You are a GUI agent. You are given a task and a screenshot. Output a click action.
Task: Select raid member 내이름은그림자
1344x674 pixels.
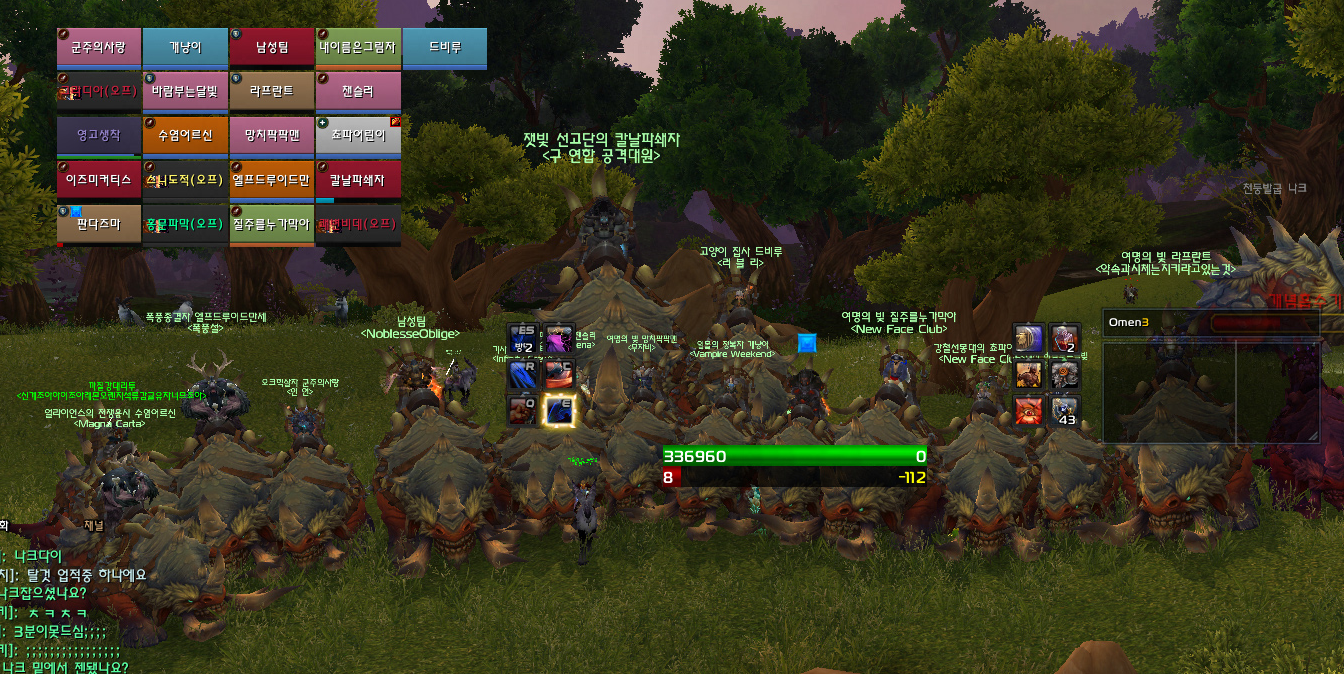pyautogui.click(x=358, y=47)
